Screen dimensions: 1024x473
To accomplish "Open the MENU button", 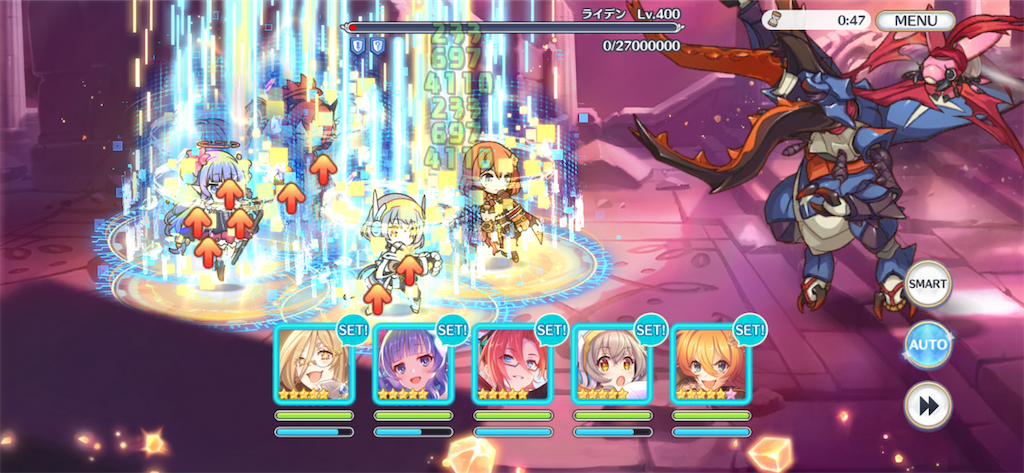I will (x=915, y=20).
